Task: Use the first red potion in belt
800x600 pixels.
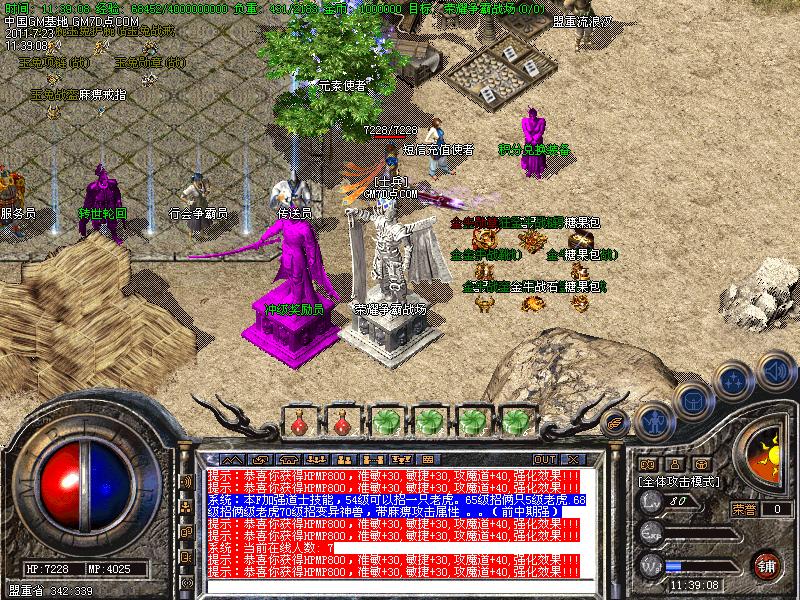Action: pos(298,420)
